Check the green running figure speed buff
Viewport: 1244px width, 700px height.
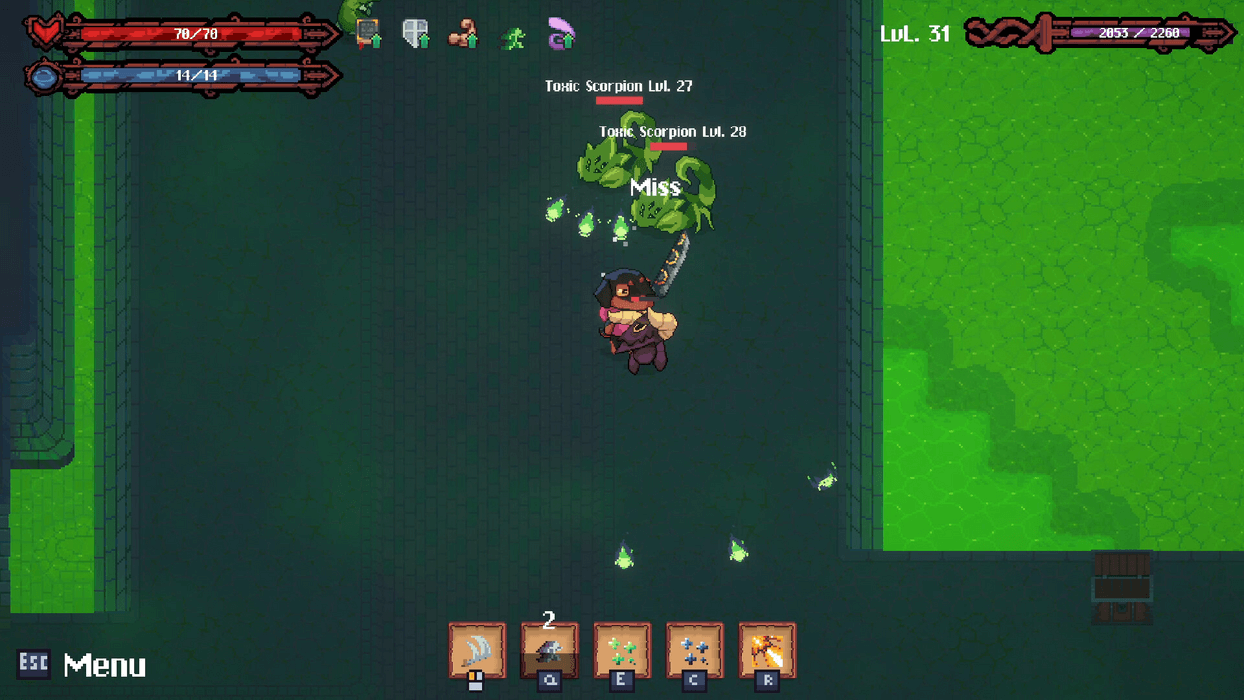tap(514, 38)
